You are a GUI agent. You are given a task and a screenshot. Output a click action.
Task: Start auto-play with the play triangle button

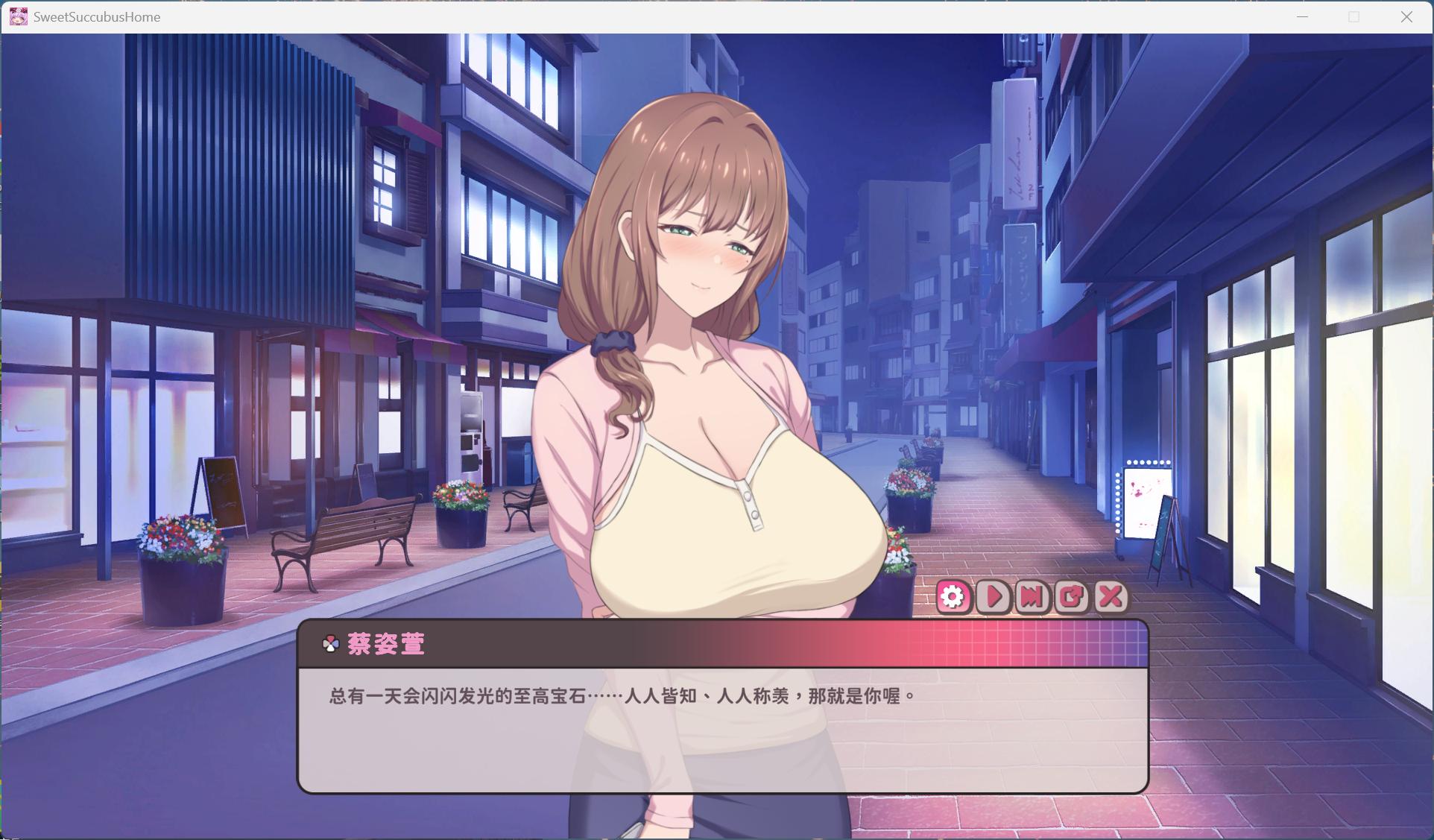[x=994, y=597]
